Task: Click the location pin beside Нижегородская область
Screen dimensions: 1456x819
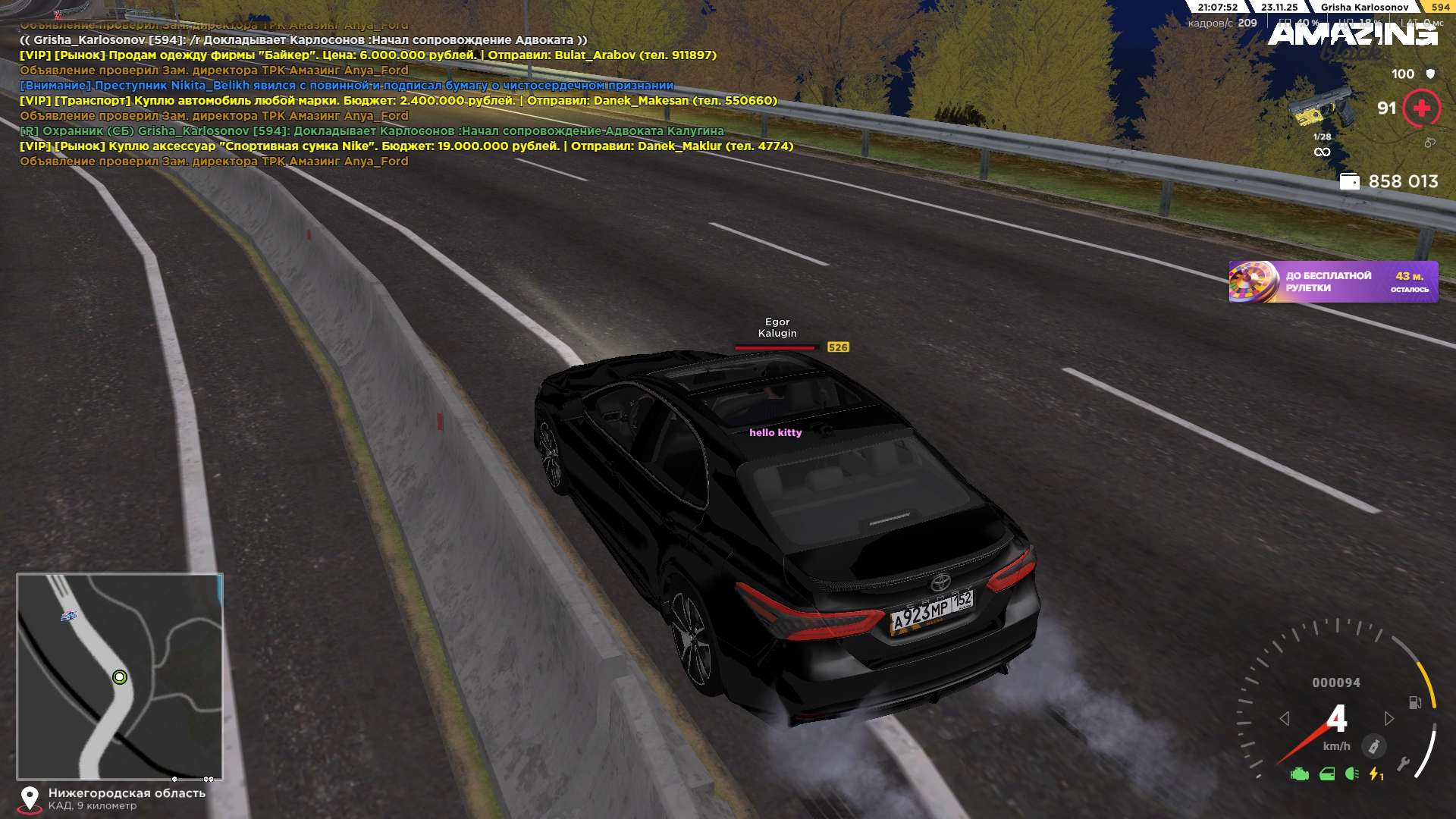Action: [x=30, y=799]
